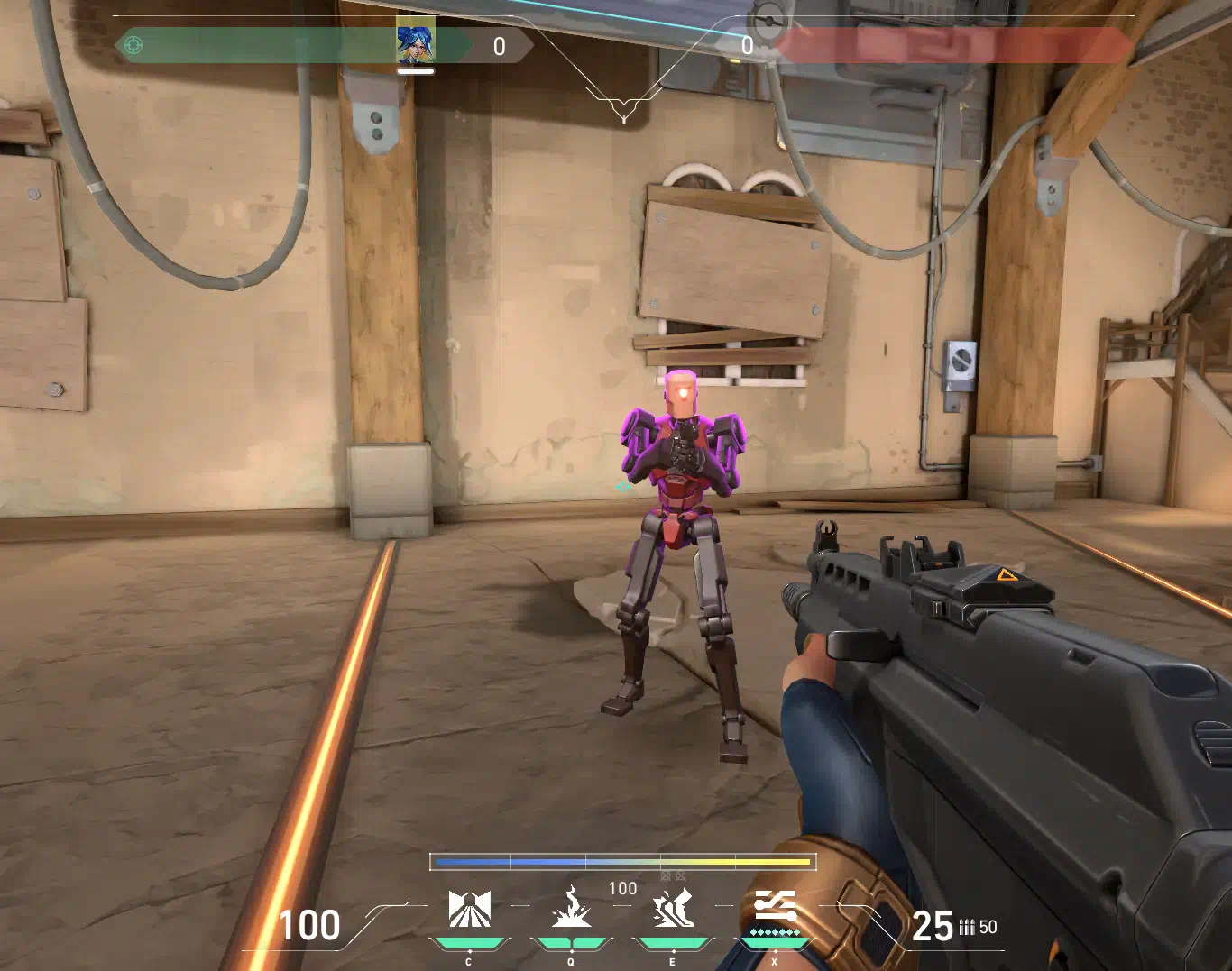Trigger the High Gear sprint ability
This screenshot has width=1232, height=971.
673,908
